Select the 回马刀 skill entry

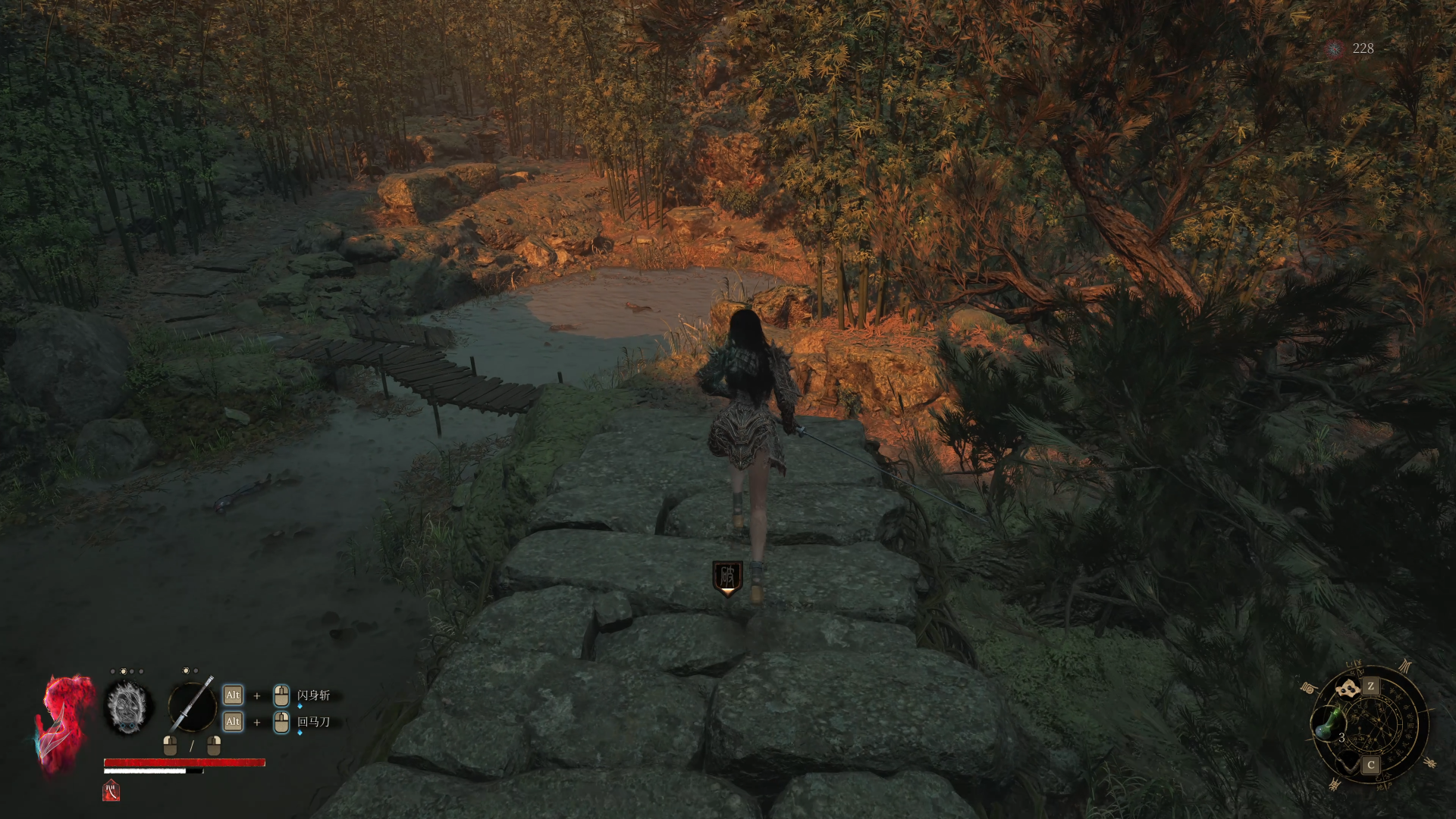pyautogui.click(x=313, y=722)
